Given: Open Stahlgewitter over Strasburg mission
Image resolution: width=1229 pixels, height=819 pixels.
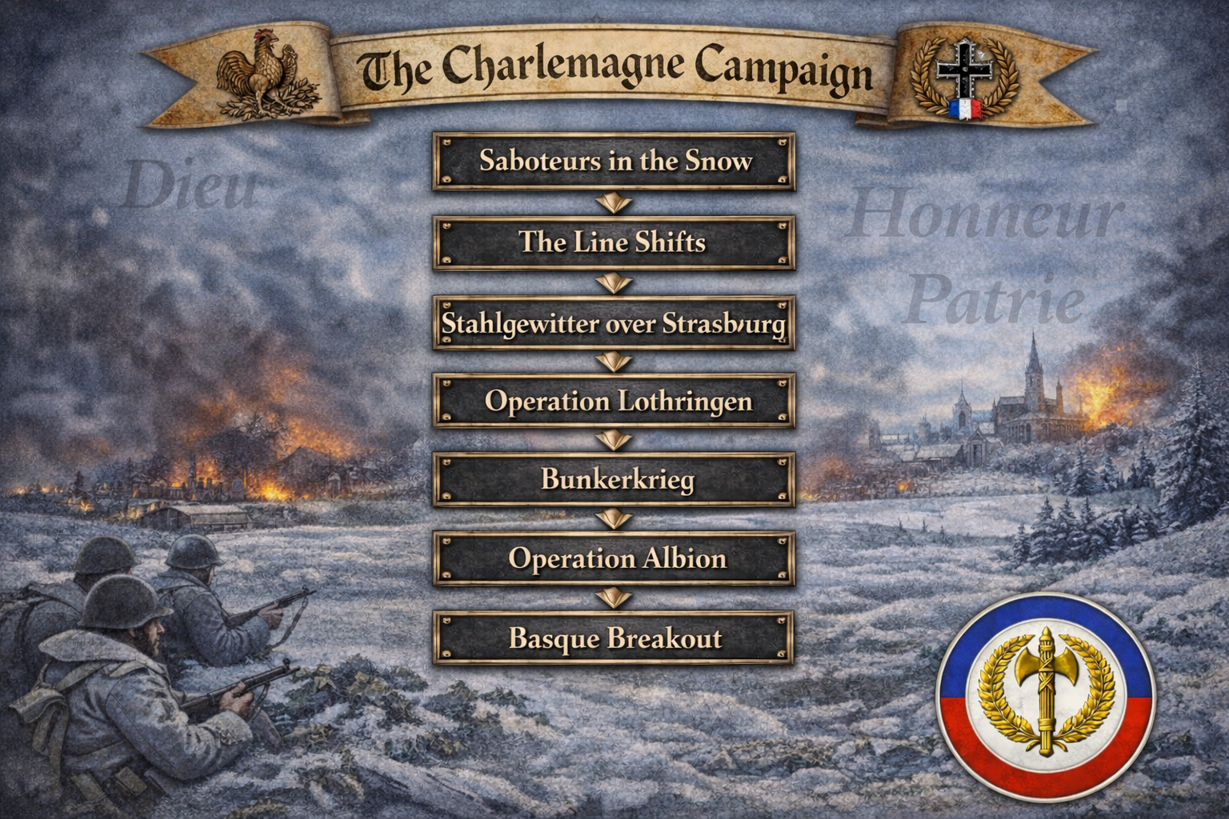Looking at the screenshot, I should 614,323.
